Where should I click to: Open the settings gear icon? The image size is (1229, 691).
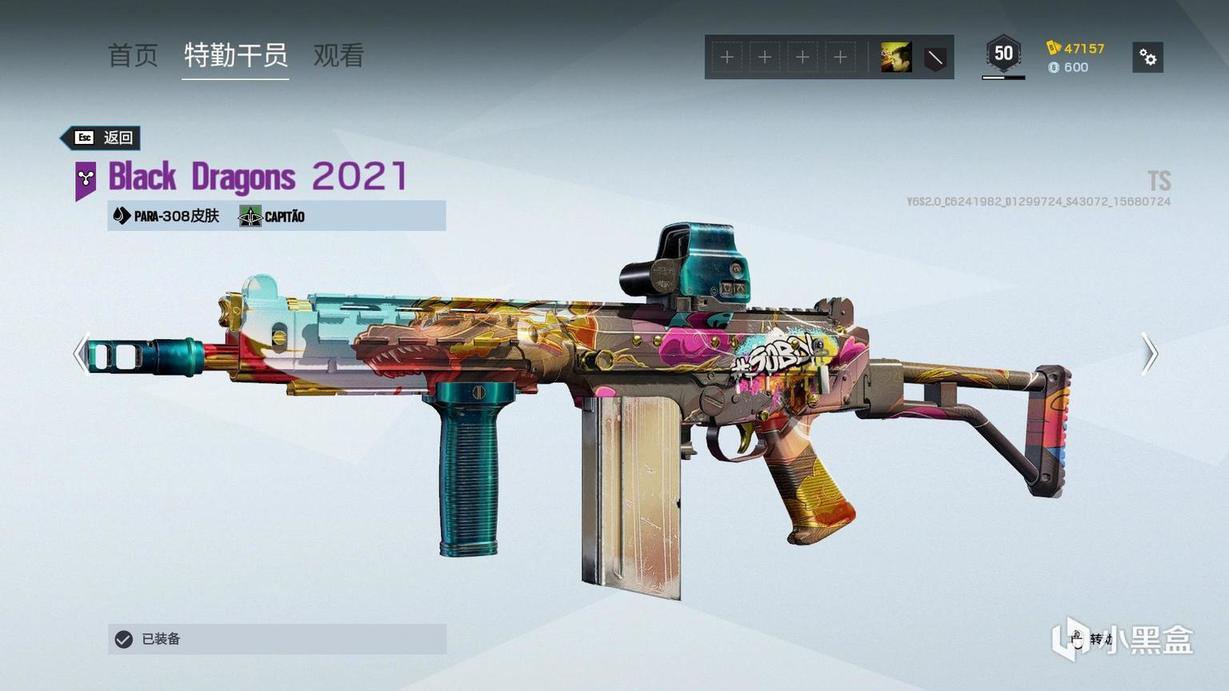1148,58
